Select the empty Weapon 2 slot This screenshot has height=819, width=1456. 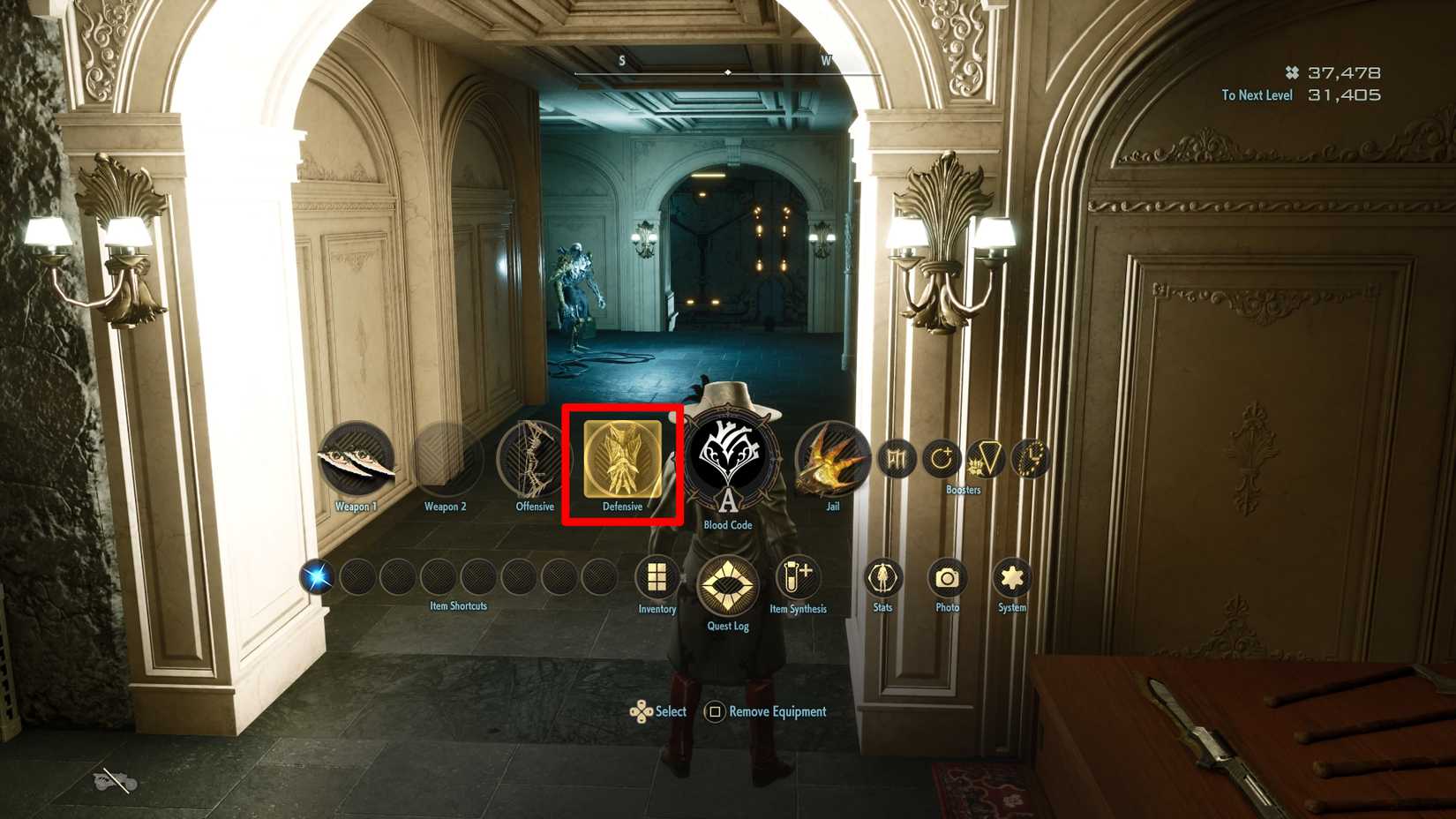[x=447, y=460]
